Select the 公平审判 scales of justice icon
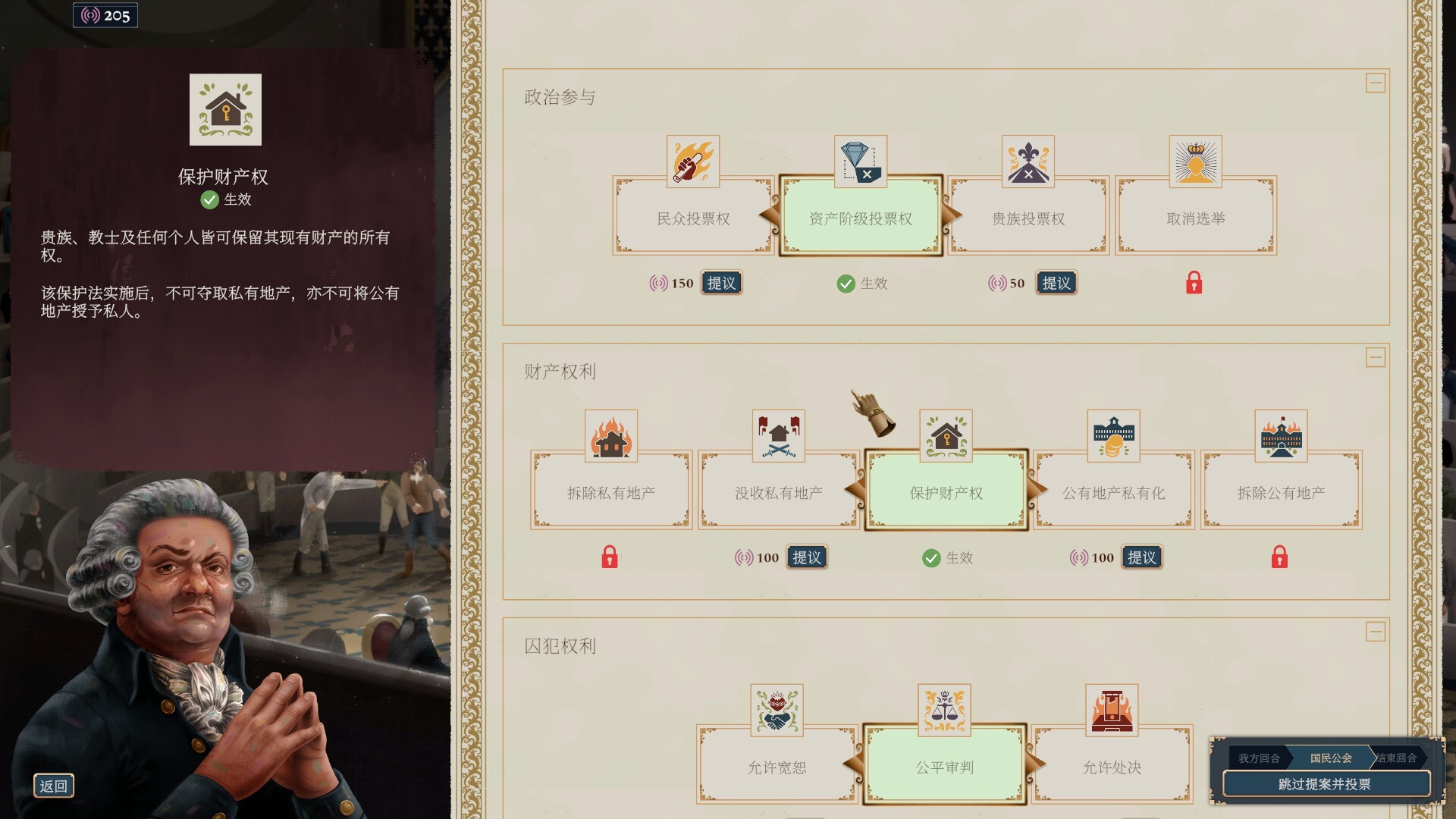Screen dimensions: 1456x819 click(x=945, y=710)
